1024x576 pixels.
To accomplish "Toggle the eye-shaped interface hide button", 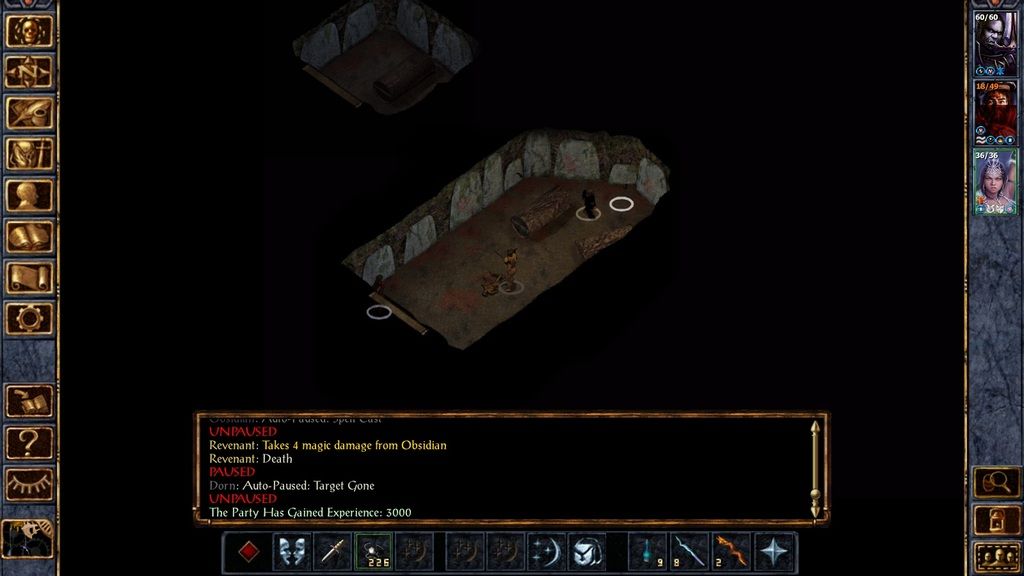I will click(29, 483).
